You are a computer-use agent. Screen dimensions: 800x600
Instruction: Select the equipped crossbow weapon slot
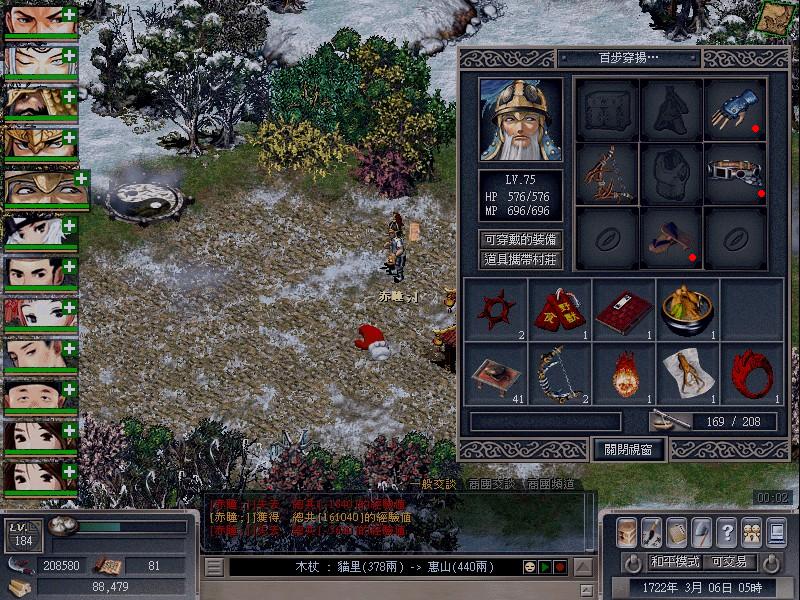(607, 173)
